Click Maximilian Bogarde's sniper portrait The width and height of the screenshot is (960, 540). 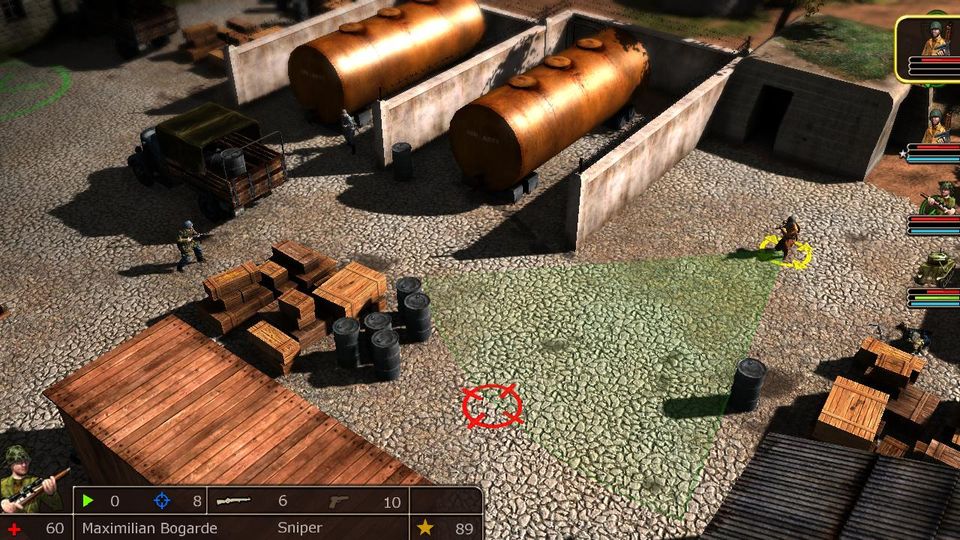coord(30,480)
